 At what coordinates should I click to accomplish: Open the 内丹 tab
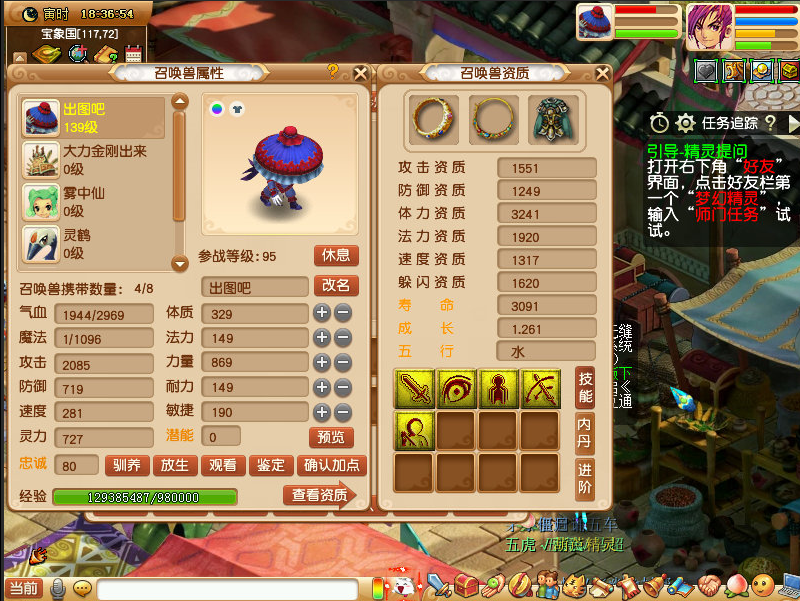click(585, 433)
